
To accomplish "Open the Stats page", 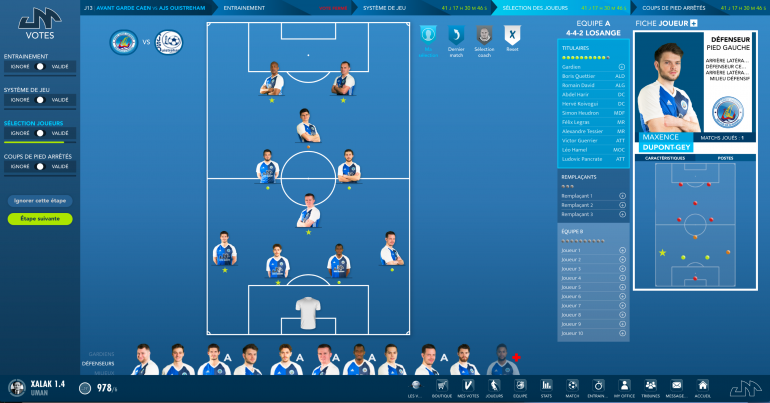I will (546, 386).
